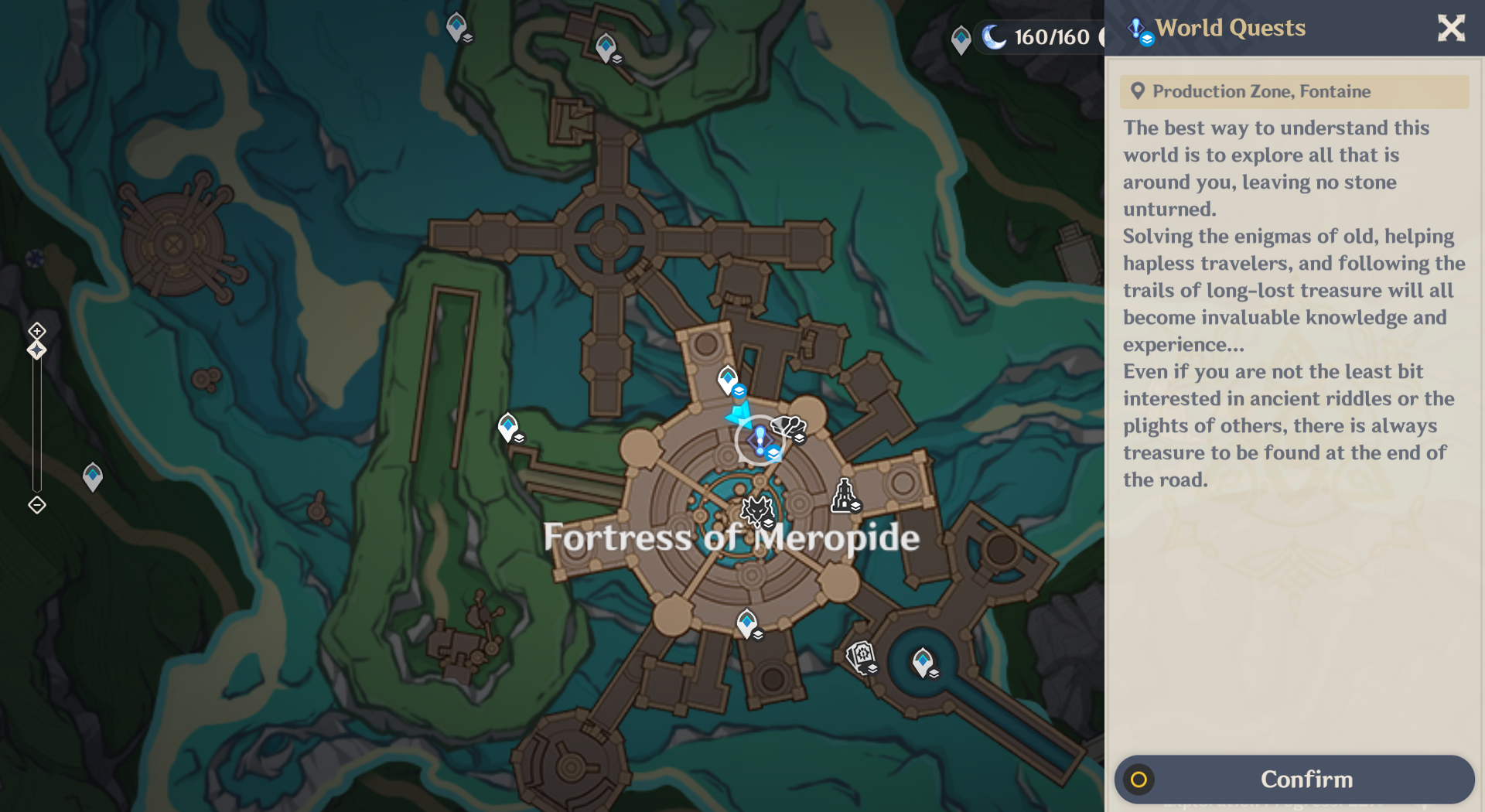Toggle the layer badge on the selected quest marker
Image resolution: width=1485 pixels, height=812 pixels.
(x=773, y=453)
